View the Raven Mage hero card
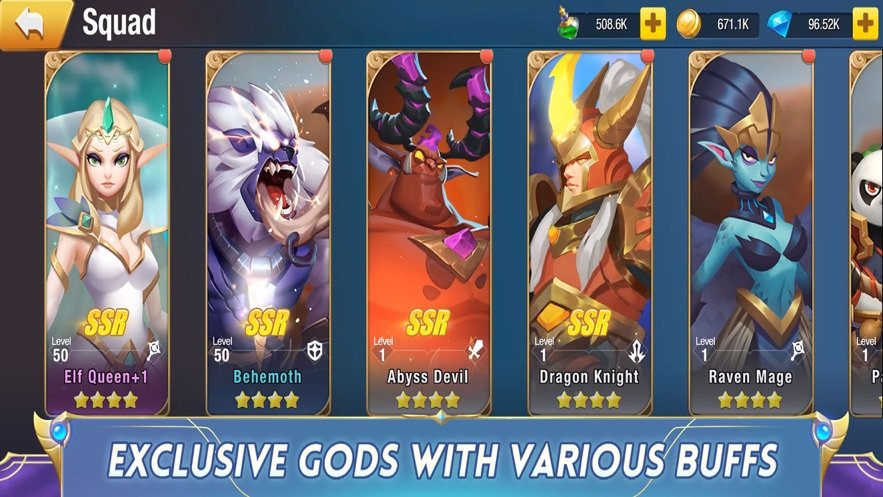 pos(750,232)
